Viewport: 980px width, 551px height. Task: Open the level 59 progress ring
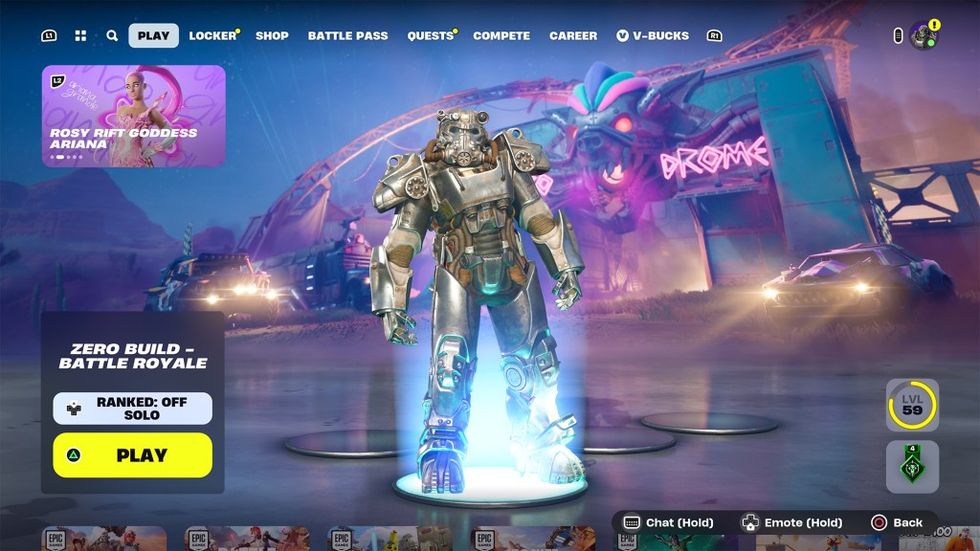tap(912, 405)
